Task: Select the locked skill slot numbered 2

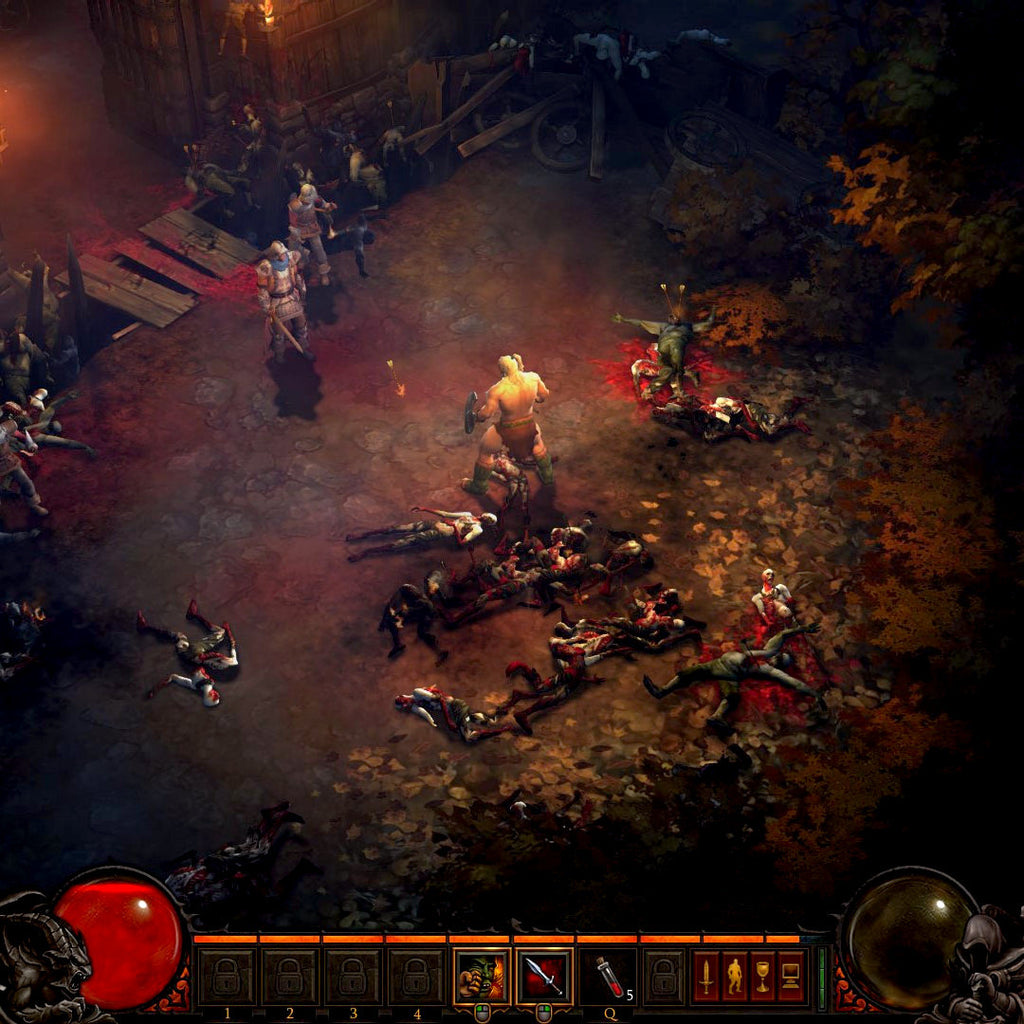Action: pyautogui.click(x=290, y=977)
